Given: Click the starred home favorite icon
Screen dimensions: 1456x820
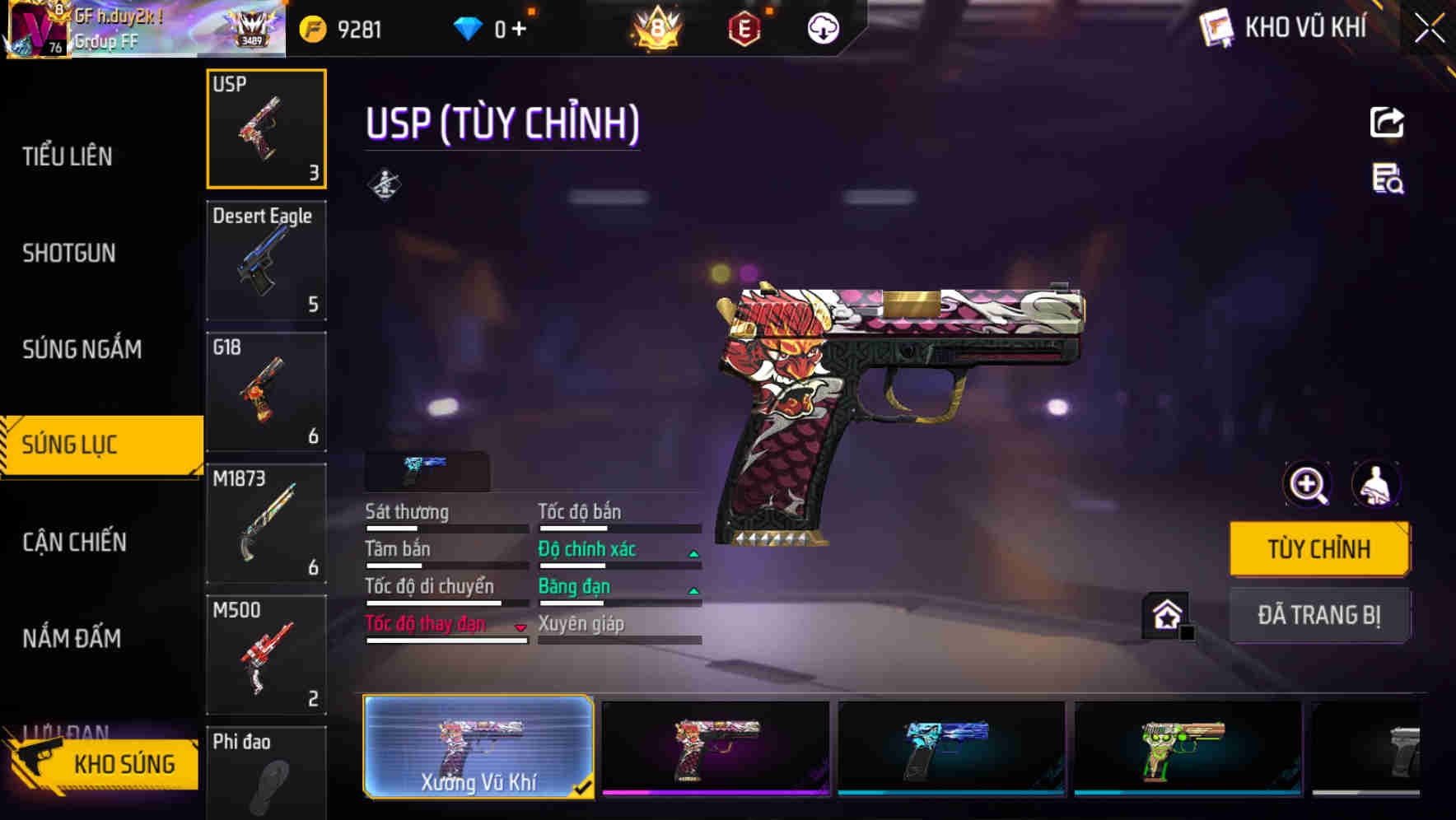Looking at the screenshot, I should tap(1164, 613).
